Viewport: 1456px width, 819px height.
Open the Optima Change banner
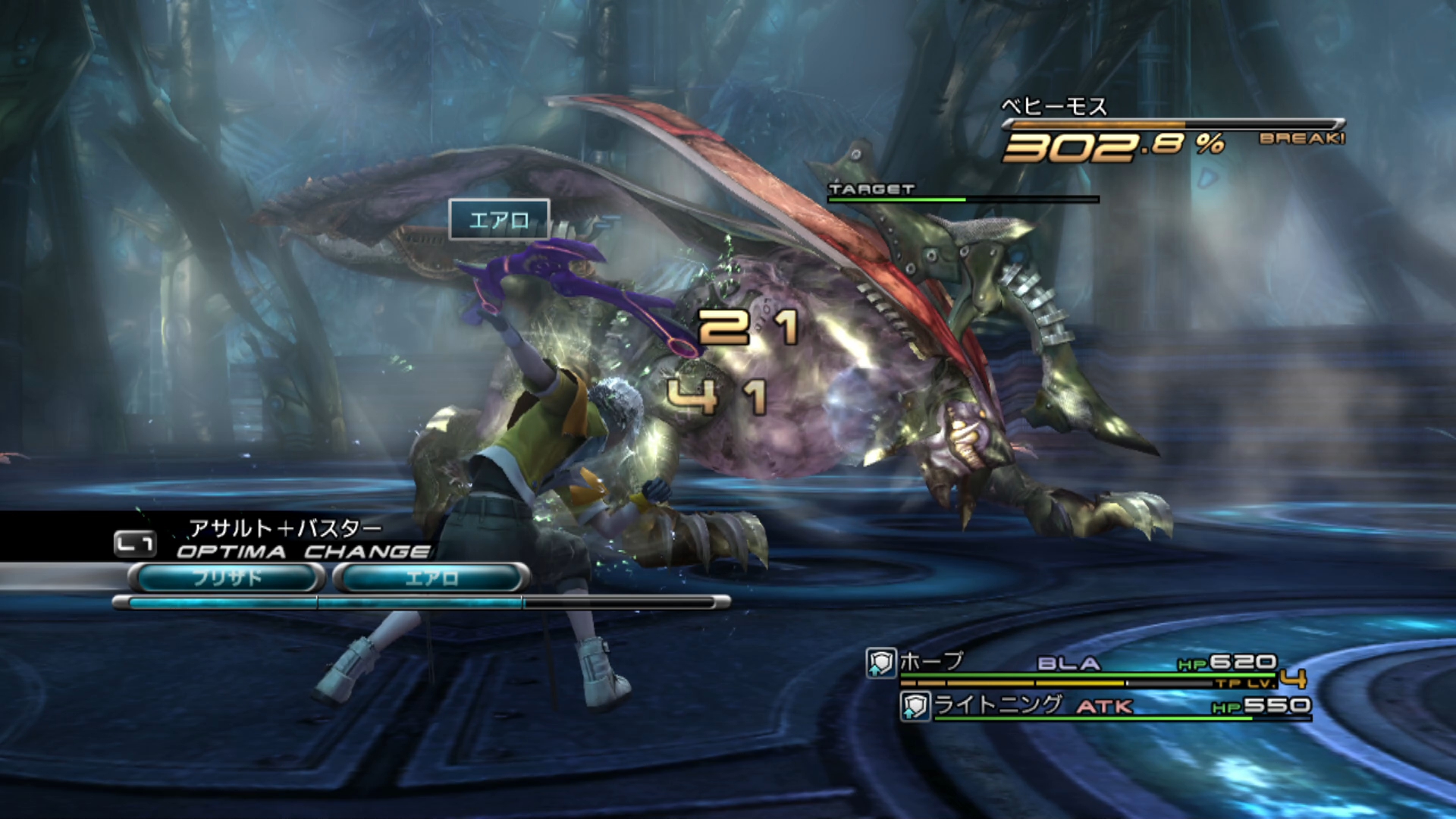pyautogui.click(x=302, y=551)
